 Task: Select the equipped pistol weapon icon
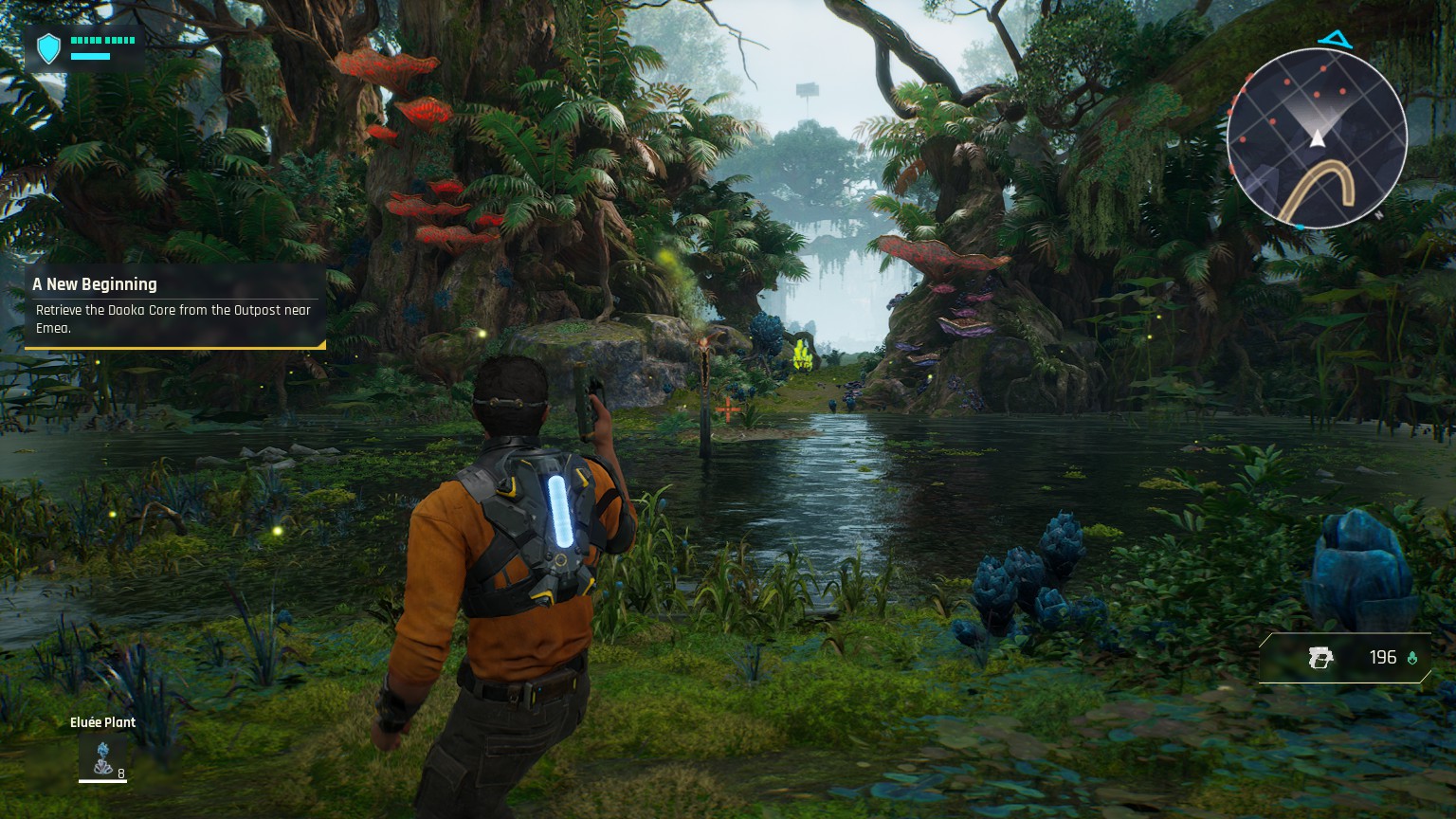point(1319,657)
